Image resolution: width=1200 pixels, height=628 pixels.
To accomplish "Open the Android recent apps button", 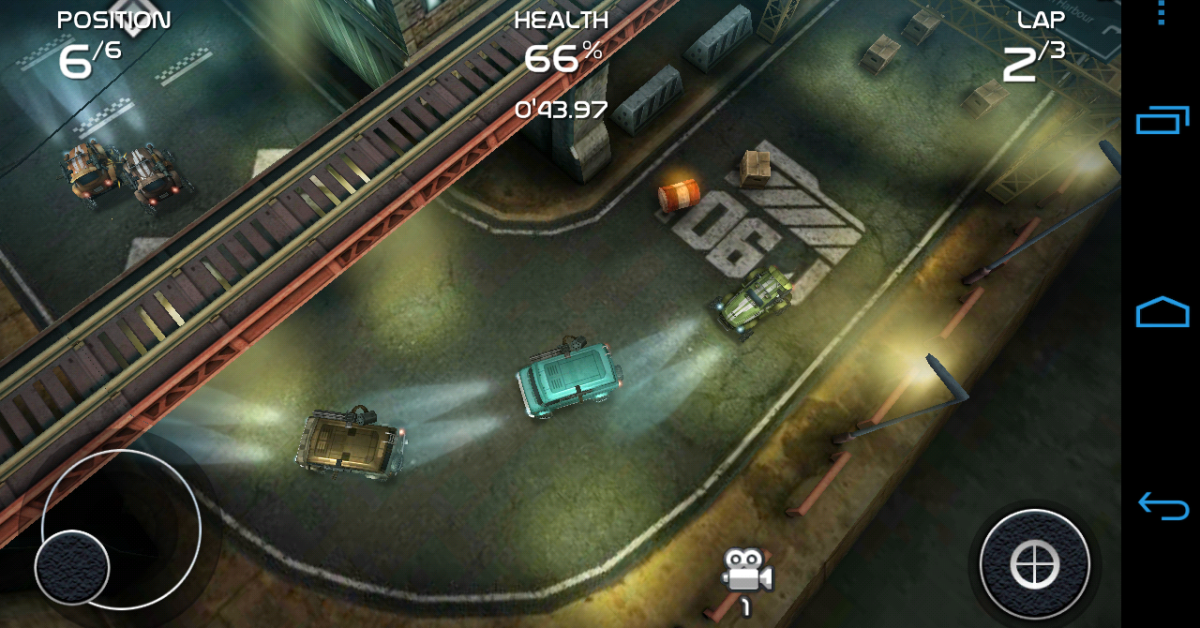I will coord(1161,120).
